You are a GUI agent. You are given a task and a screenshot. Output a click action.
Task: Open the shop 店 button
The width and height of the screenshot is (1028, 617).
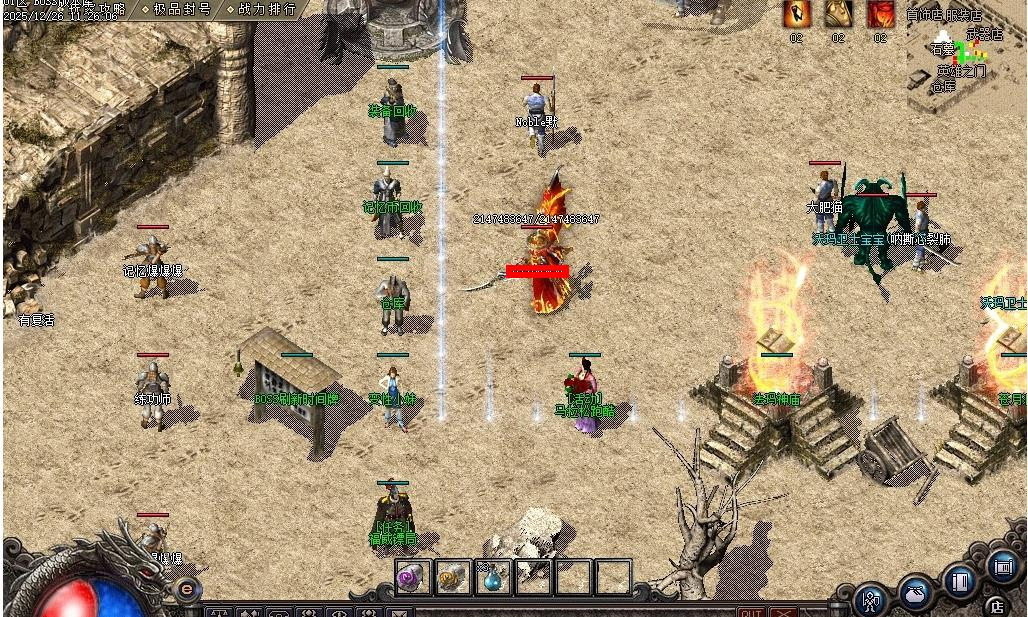tap(996, 605)
